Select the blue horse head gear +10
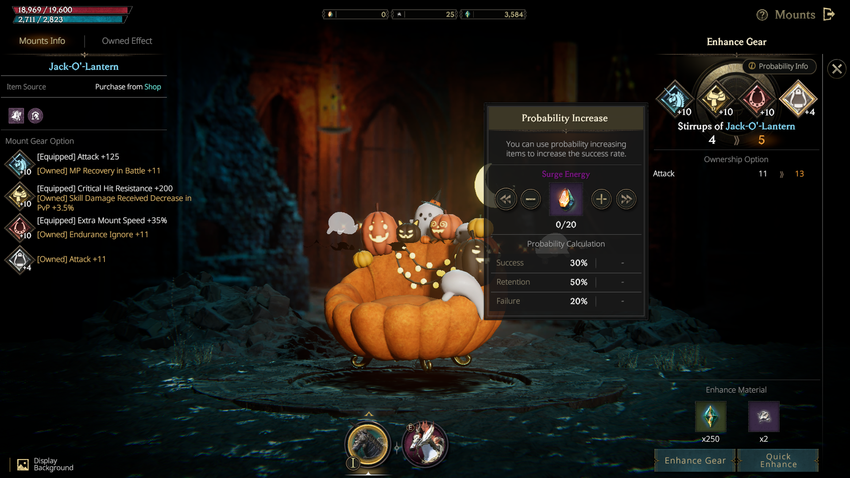 [x=675, y=99]
